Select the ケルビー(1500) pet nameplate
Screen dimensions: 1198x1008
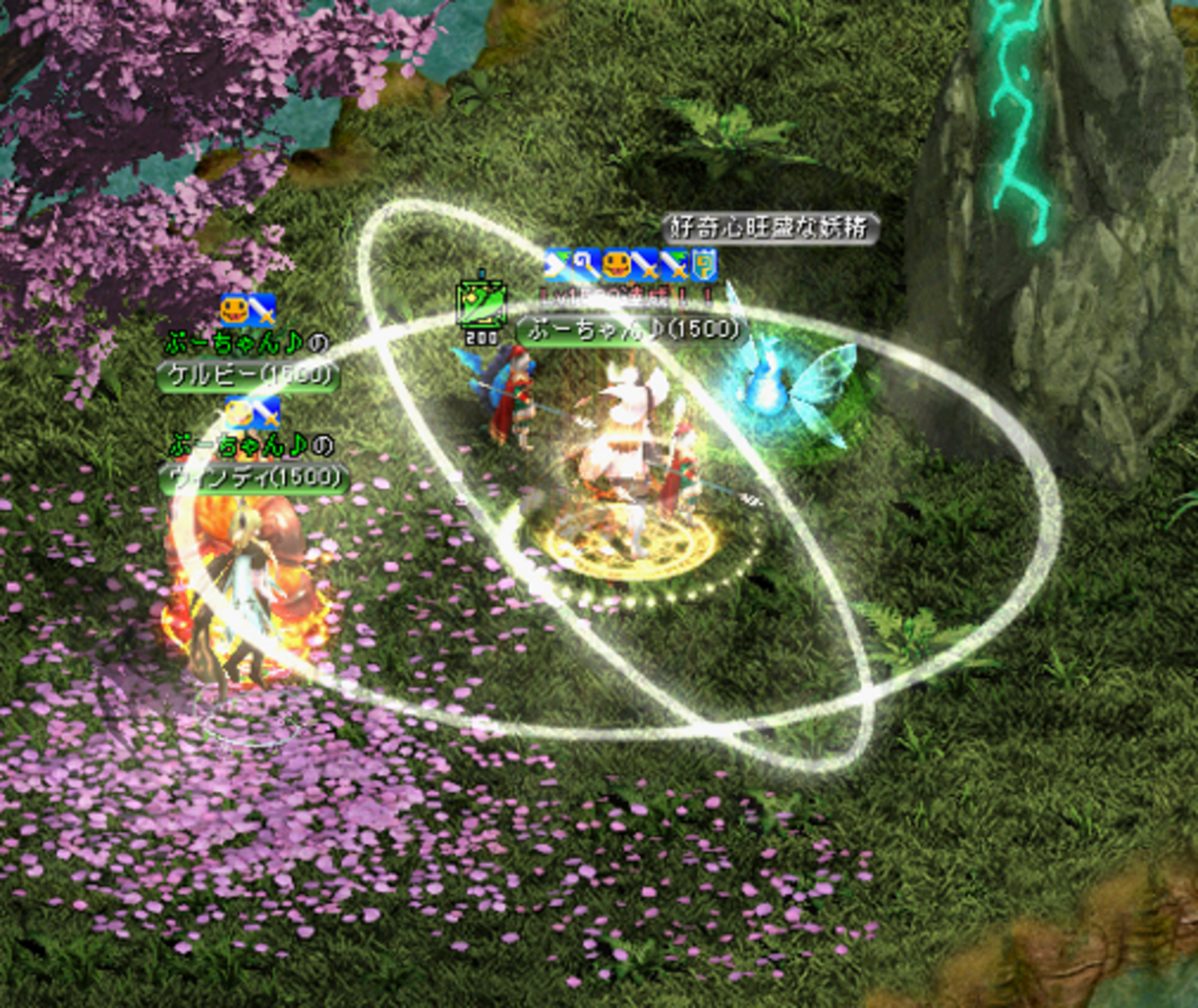tap(246, 375)
